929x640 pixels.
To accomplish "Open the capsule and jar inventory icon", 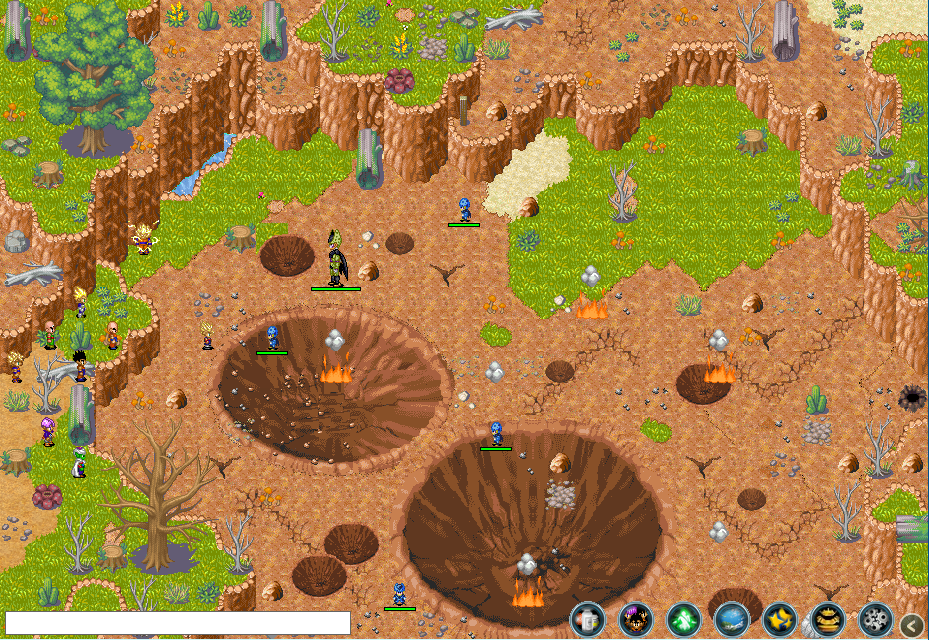I will 587,620.
